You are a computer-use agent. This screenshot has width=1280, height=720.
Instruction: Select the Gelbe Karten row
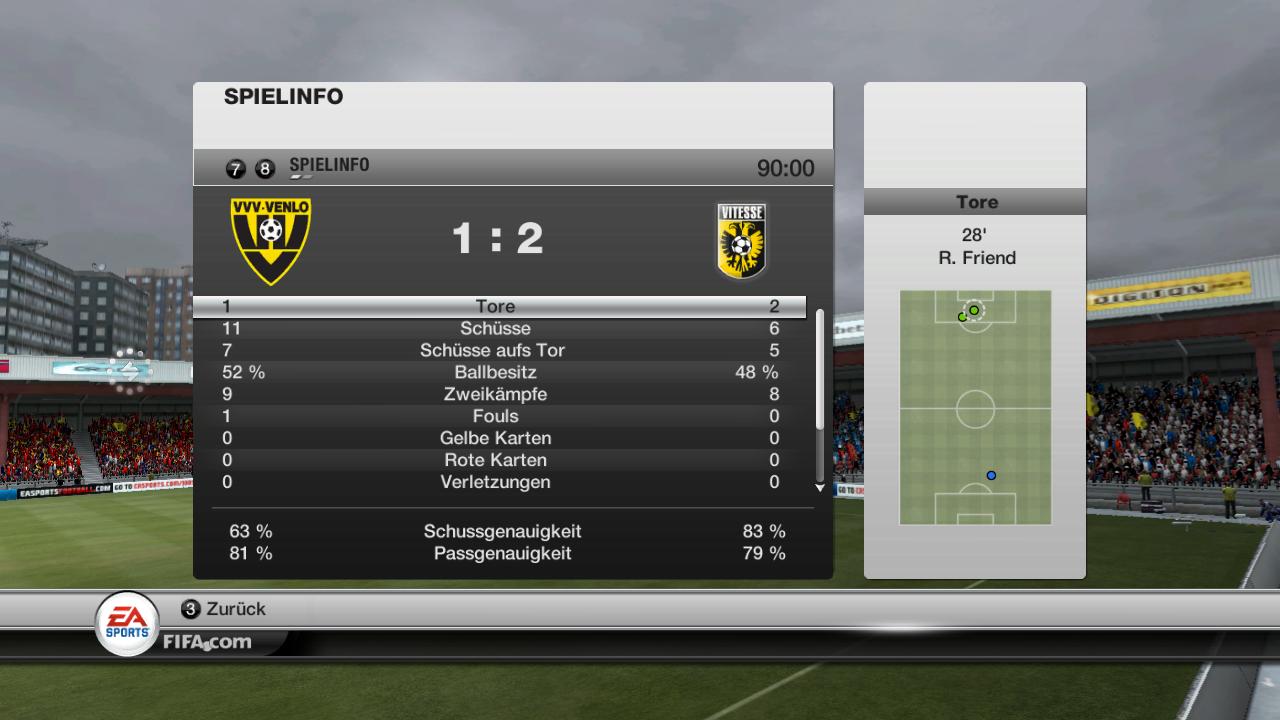(x=496, y=439)
